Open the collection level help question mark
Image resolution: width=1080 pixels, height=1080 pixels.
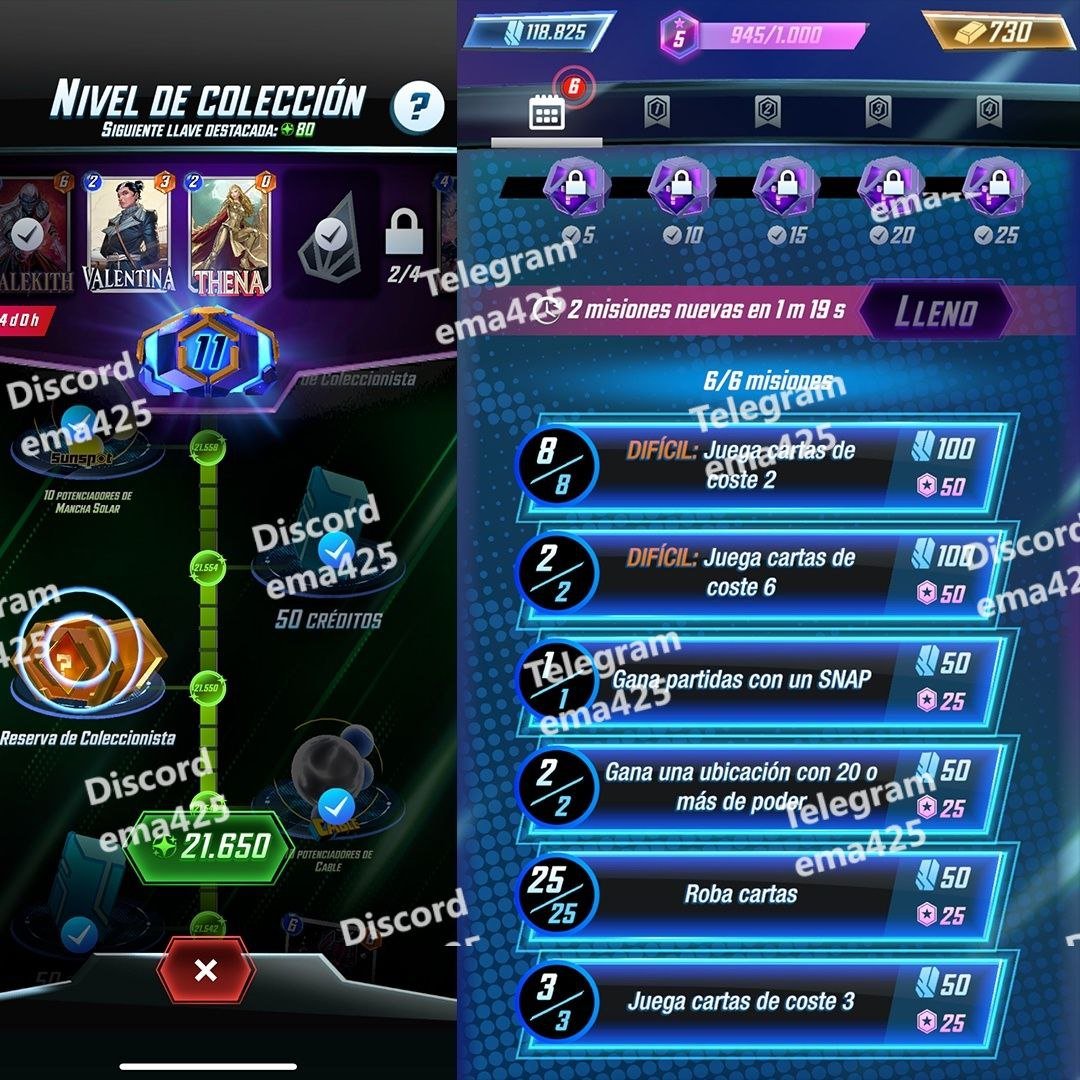[x=418, y=105]
